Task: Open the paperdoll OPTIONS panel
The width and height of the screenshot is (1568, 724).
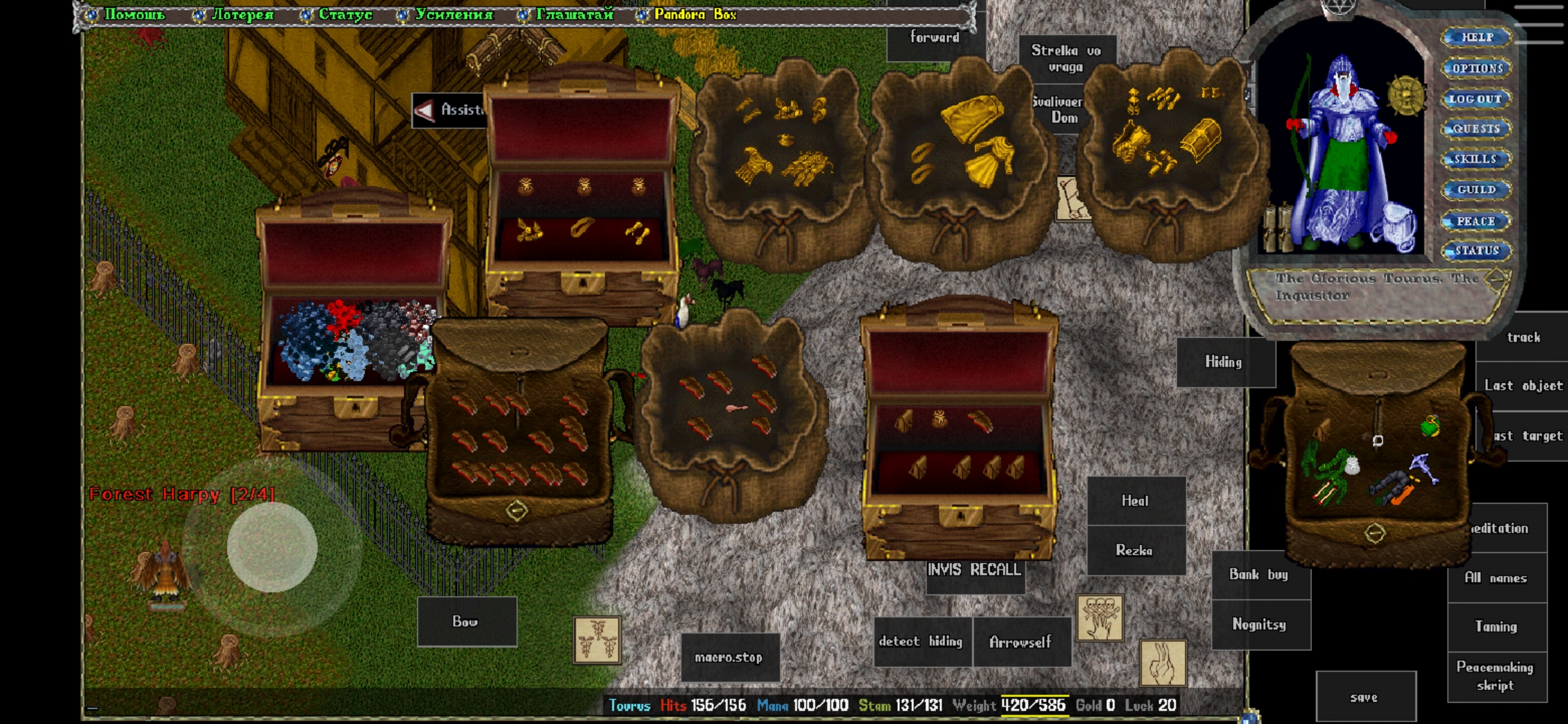Action: tap(1477, 68)
